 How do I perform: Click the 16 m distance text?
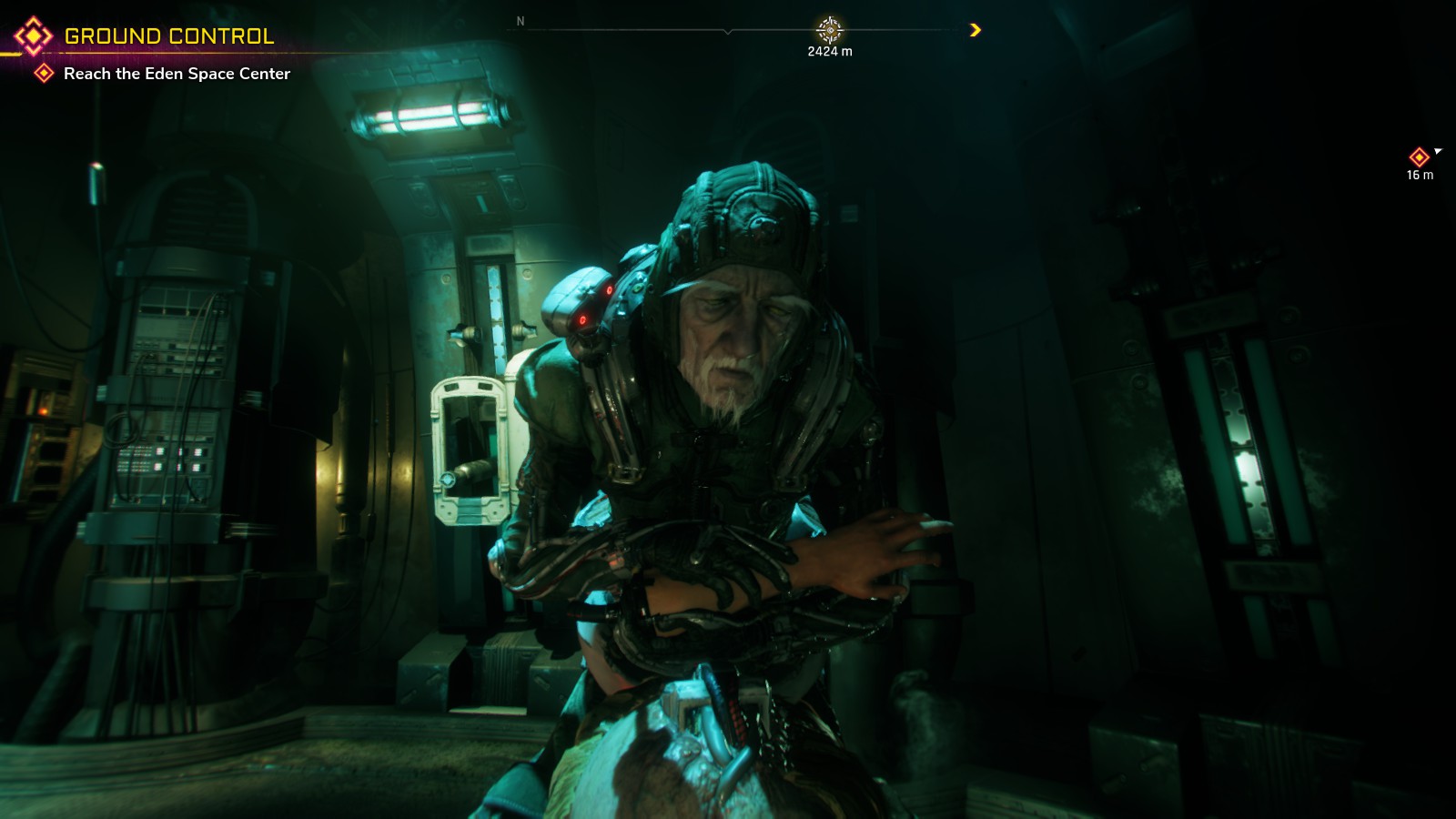tap(1420, 173)
